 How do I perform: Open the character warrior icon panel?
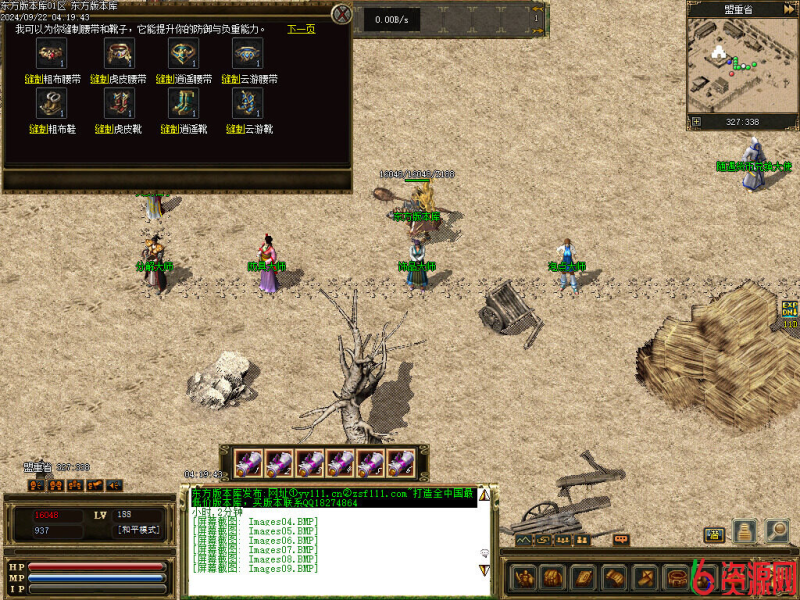click(x=524, y=577)
